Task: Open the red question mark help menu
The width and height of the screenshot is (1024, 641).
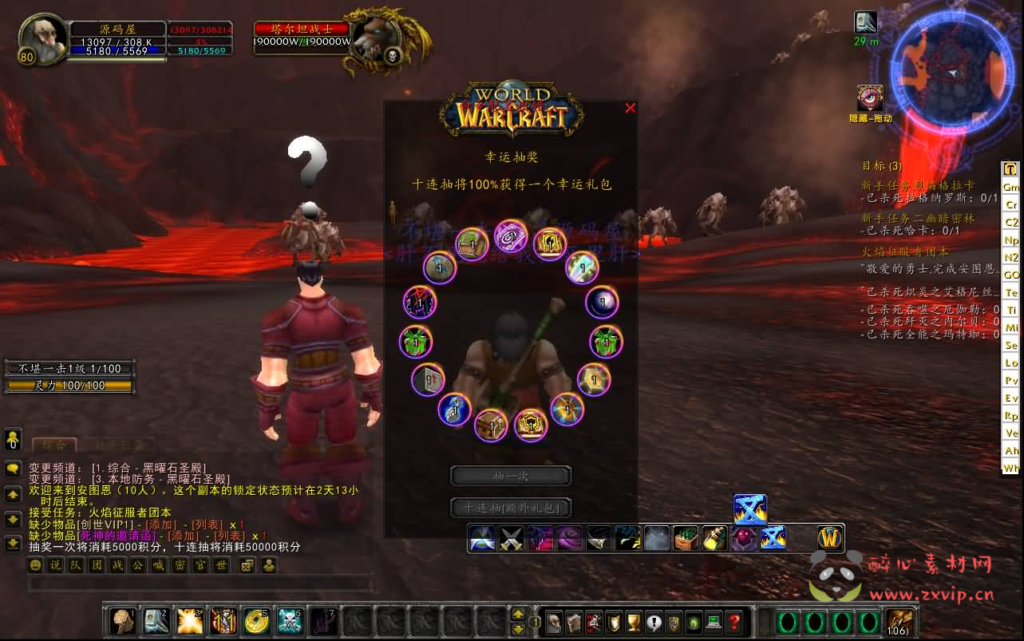Action: (x=734, y=621)
